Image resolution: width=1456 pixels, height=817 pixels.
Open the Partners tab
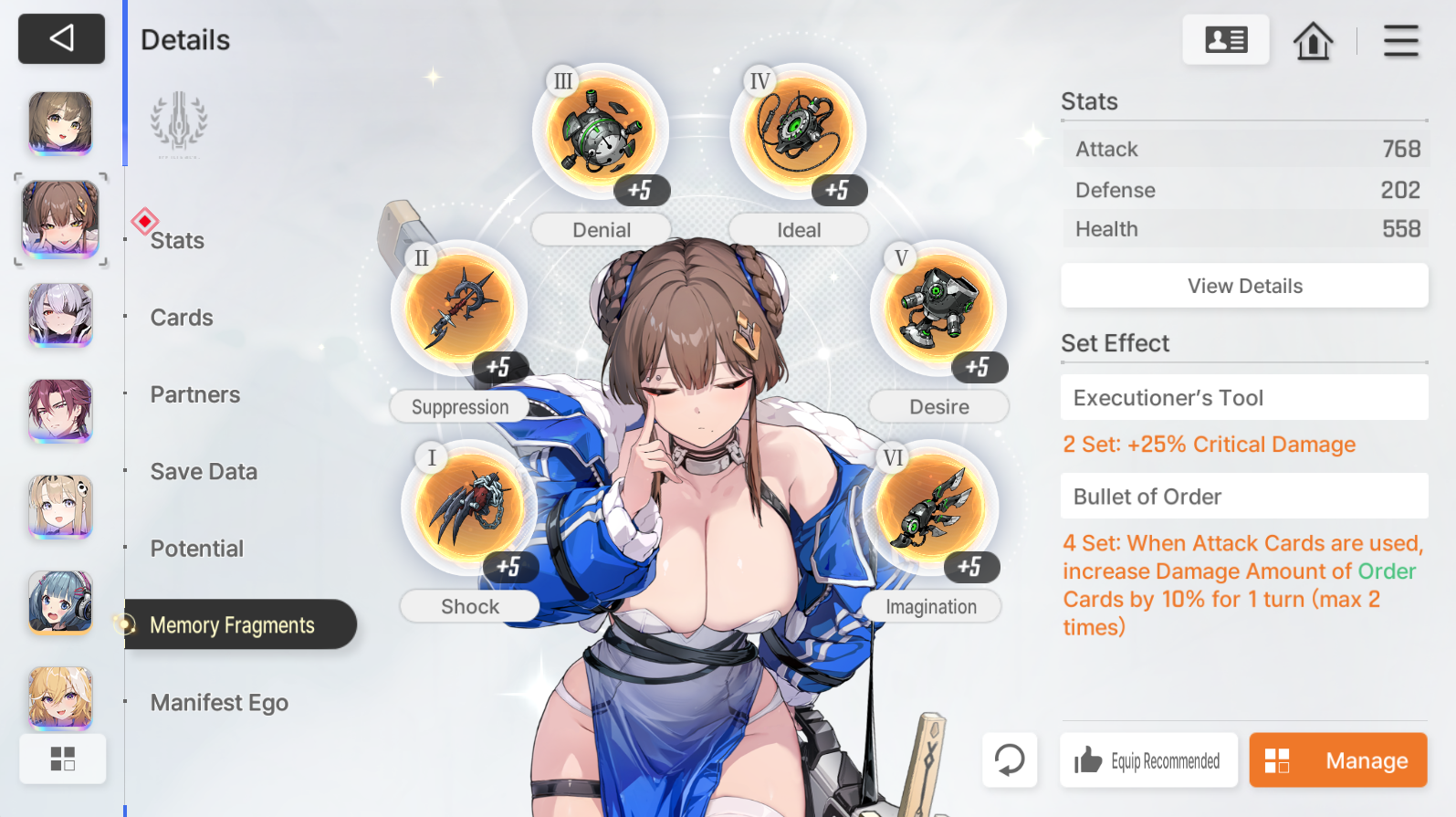[x=195, y=394]
